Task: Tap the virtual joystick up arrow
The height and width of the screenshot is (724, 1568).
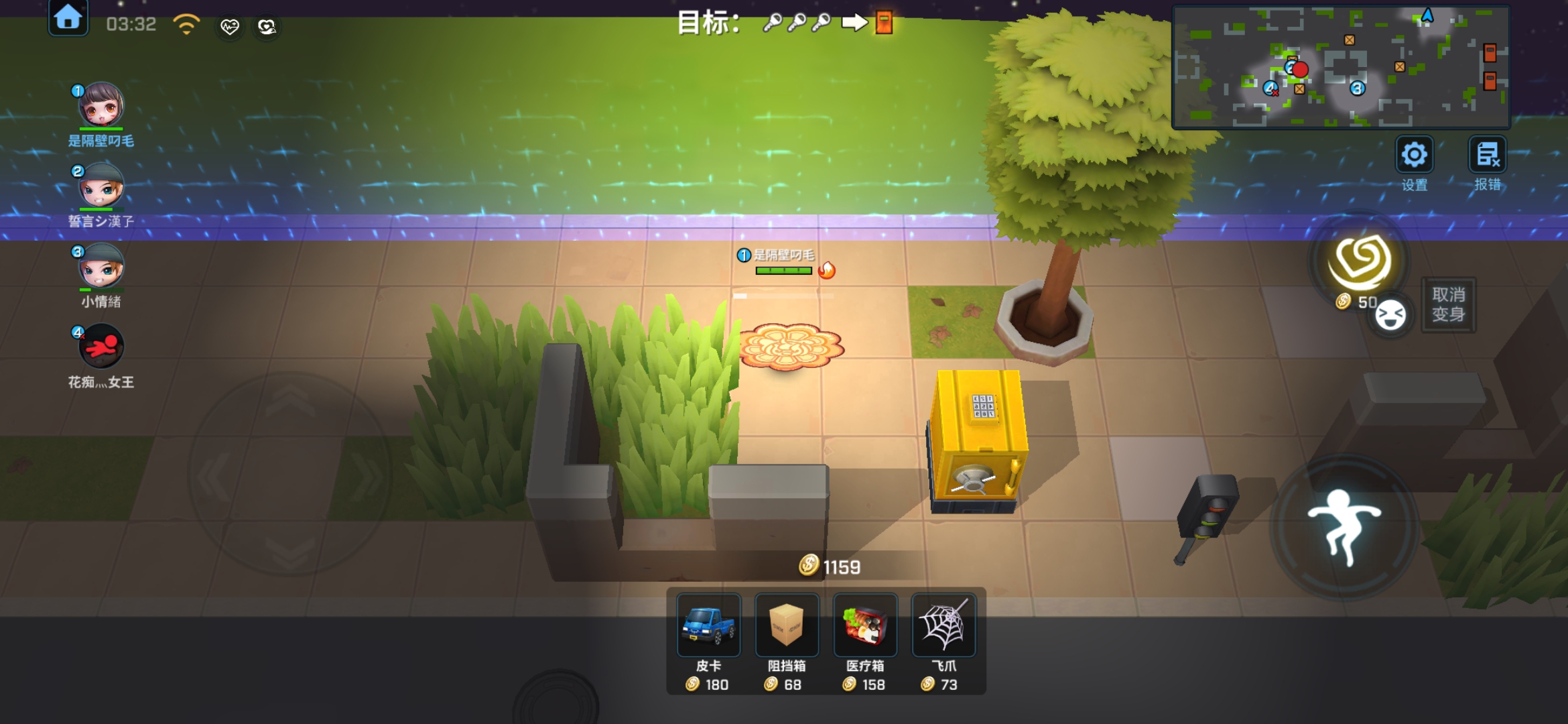Action: coord(289,402)
